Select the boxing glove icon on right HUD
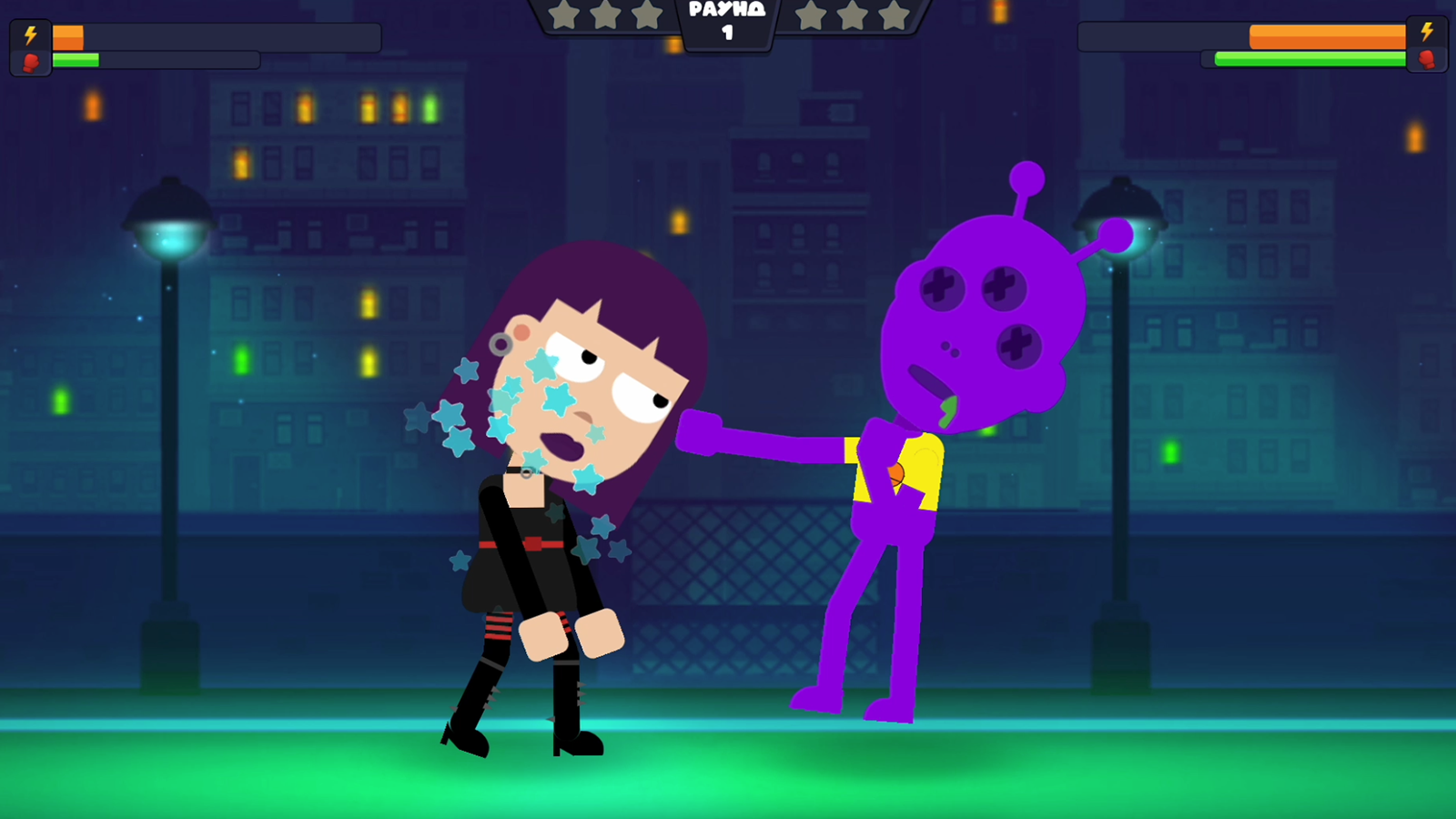Image resolution: width=1456 pixels, height=819 pixels. coord(1428,60)
